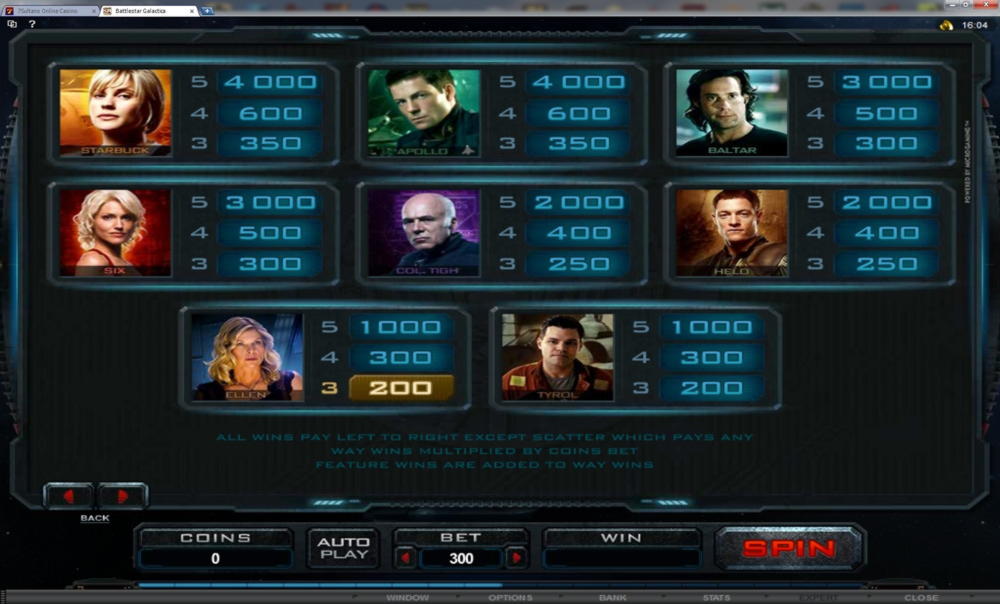Increase the bet with the right arrow
The image size is (1000, 604).
coord(516,558)
